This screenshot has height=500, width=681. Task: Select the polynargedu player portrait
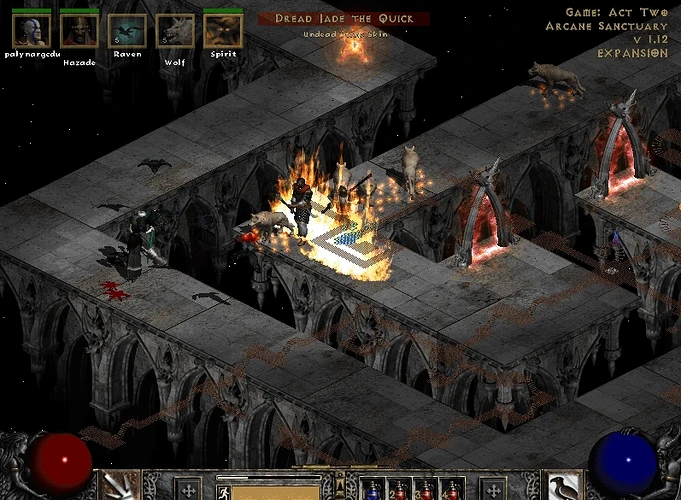click(31, 30)
